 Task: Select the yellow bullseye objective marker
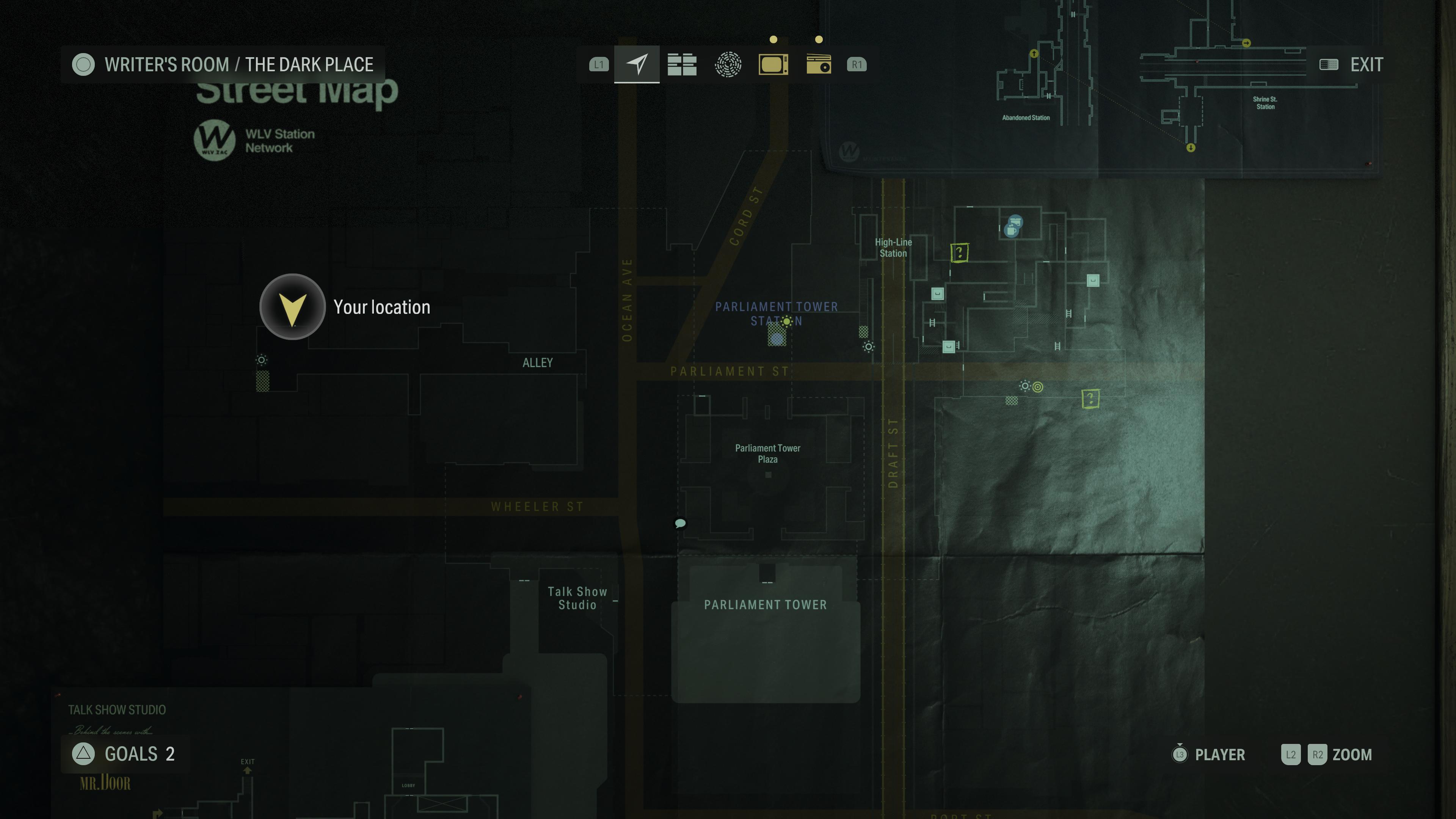tap(1038, 387)
